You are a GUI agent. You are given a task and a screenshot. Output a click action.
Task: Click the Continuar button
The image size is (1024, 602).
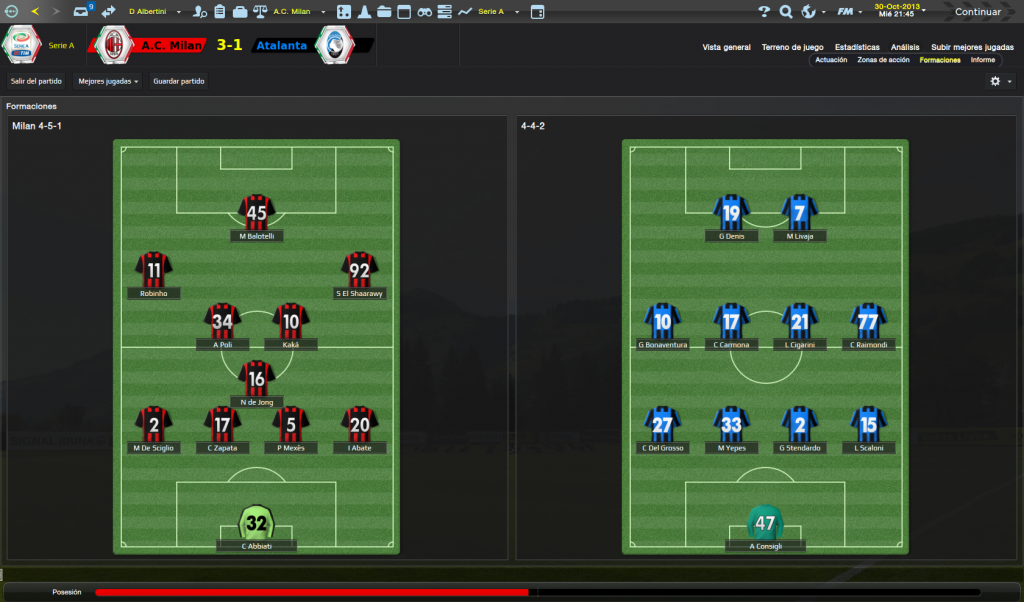point(976,12)
